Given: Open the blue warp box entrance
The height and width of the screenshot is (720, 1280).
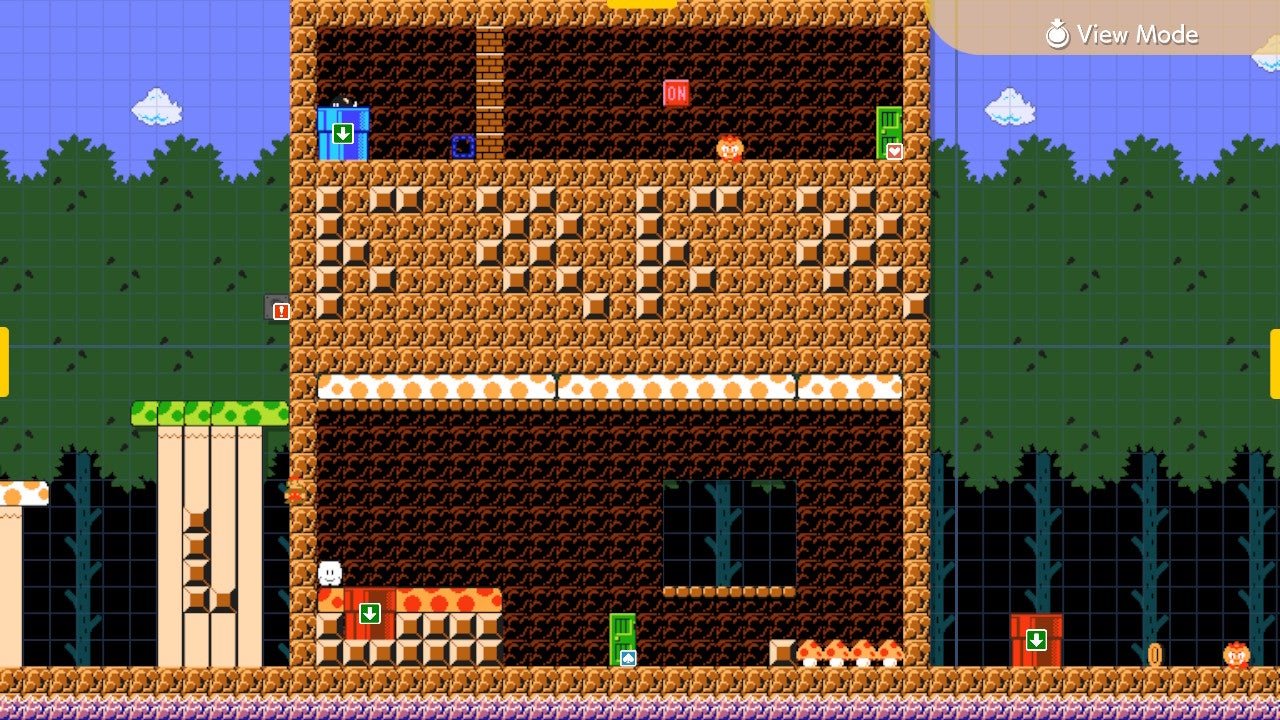Looking at the screenshot, I should tap(344, 132).
